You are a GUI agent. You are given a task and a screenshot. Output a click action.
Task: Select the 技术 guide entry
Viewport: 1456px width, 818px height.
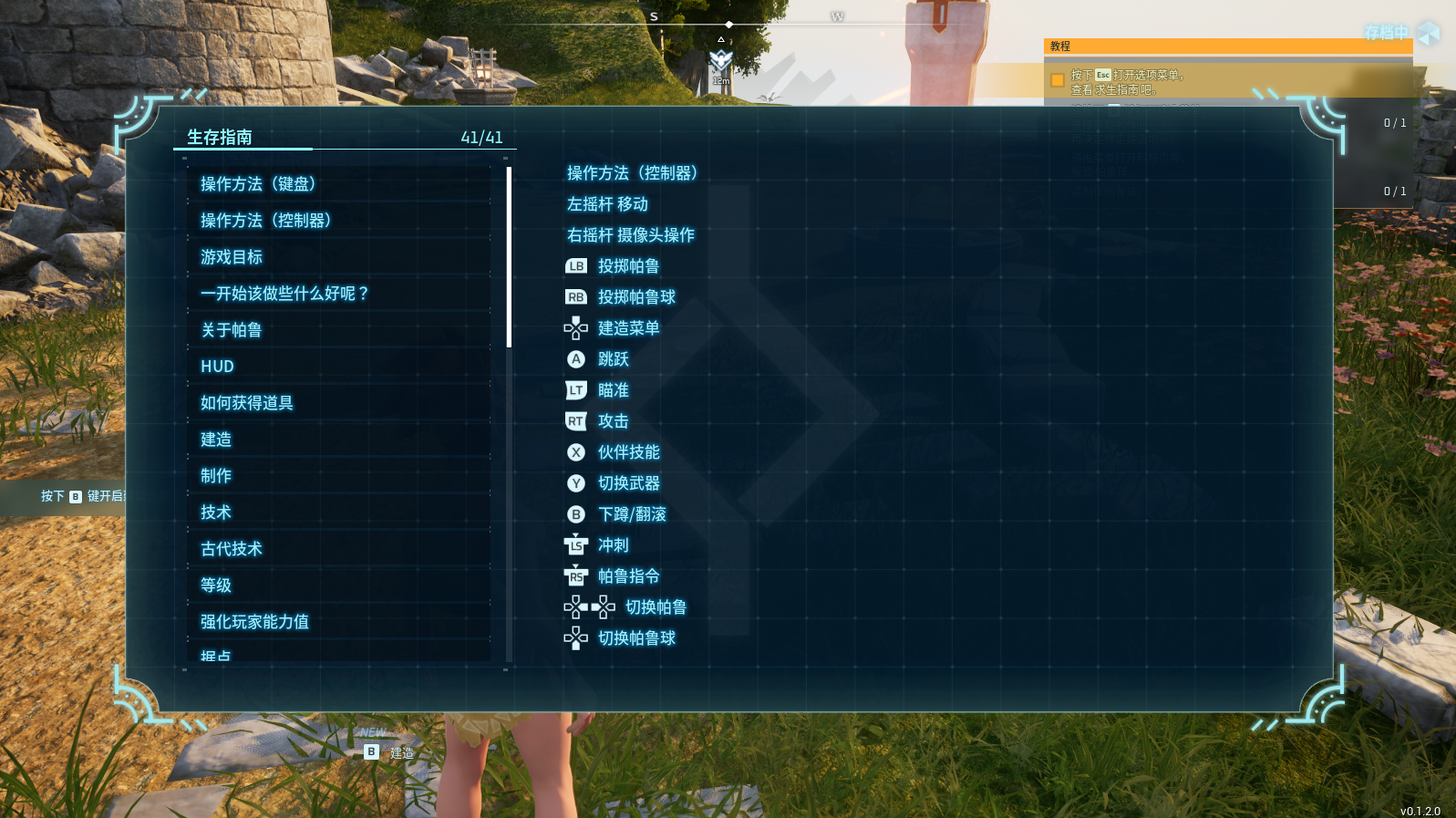pyautogui.click(x=216, y=513)
